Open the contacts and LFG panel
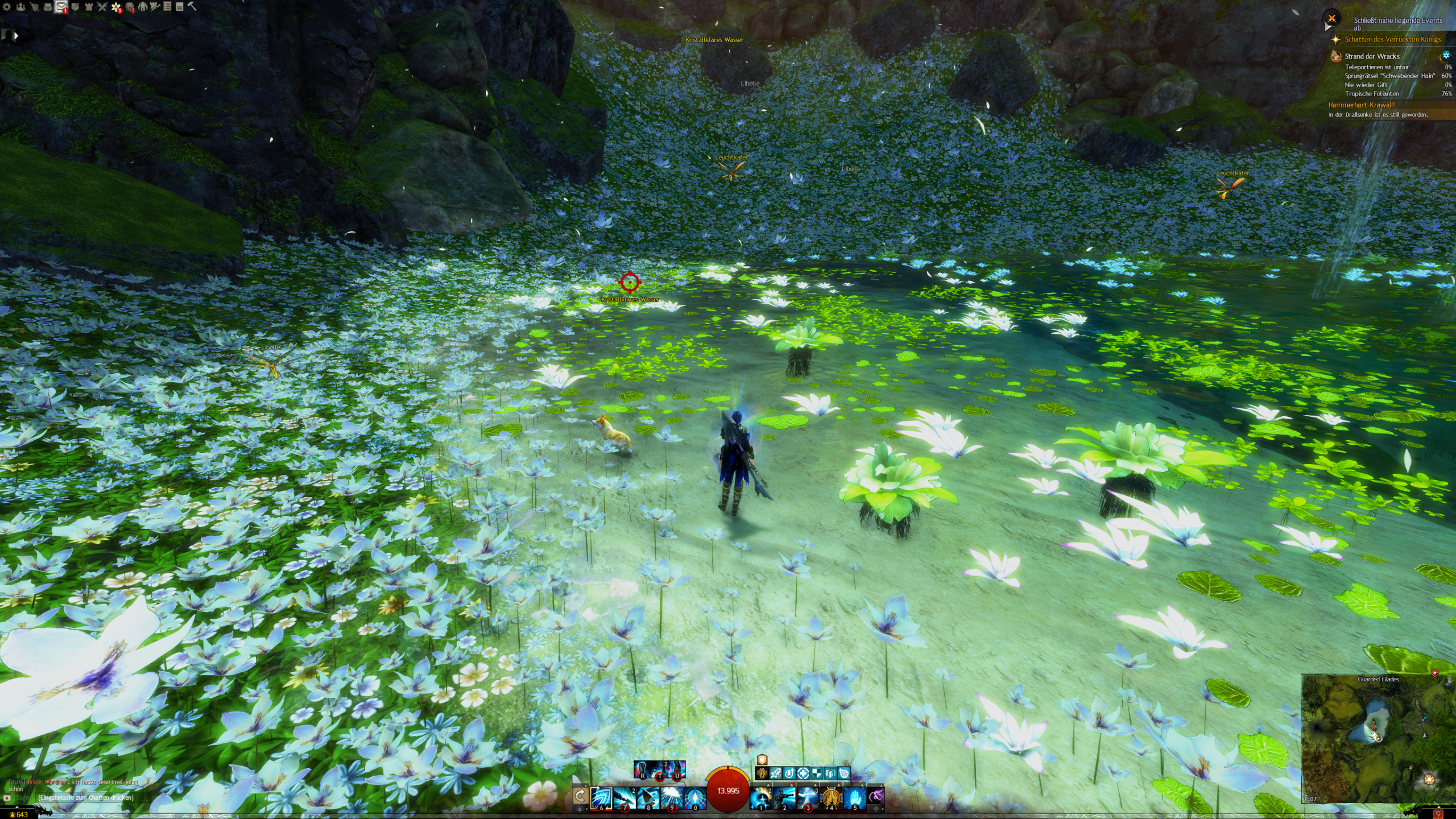 20,7
